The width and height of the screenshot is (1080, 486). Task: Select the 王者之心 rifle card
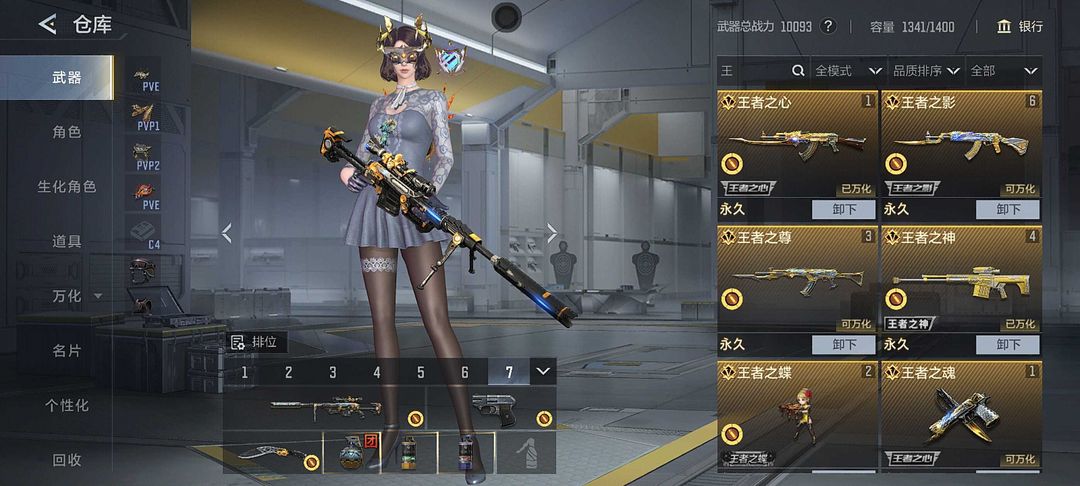point(797,145)
